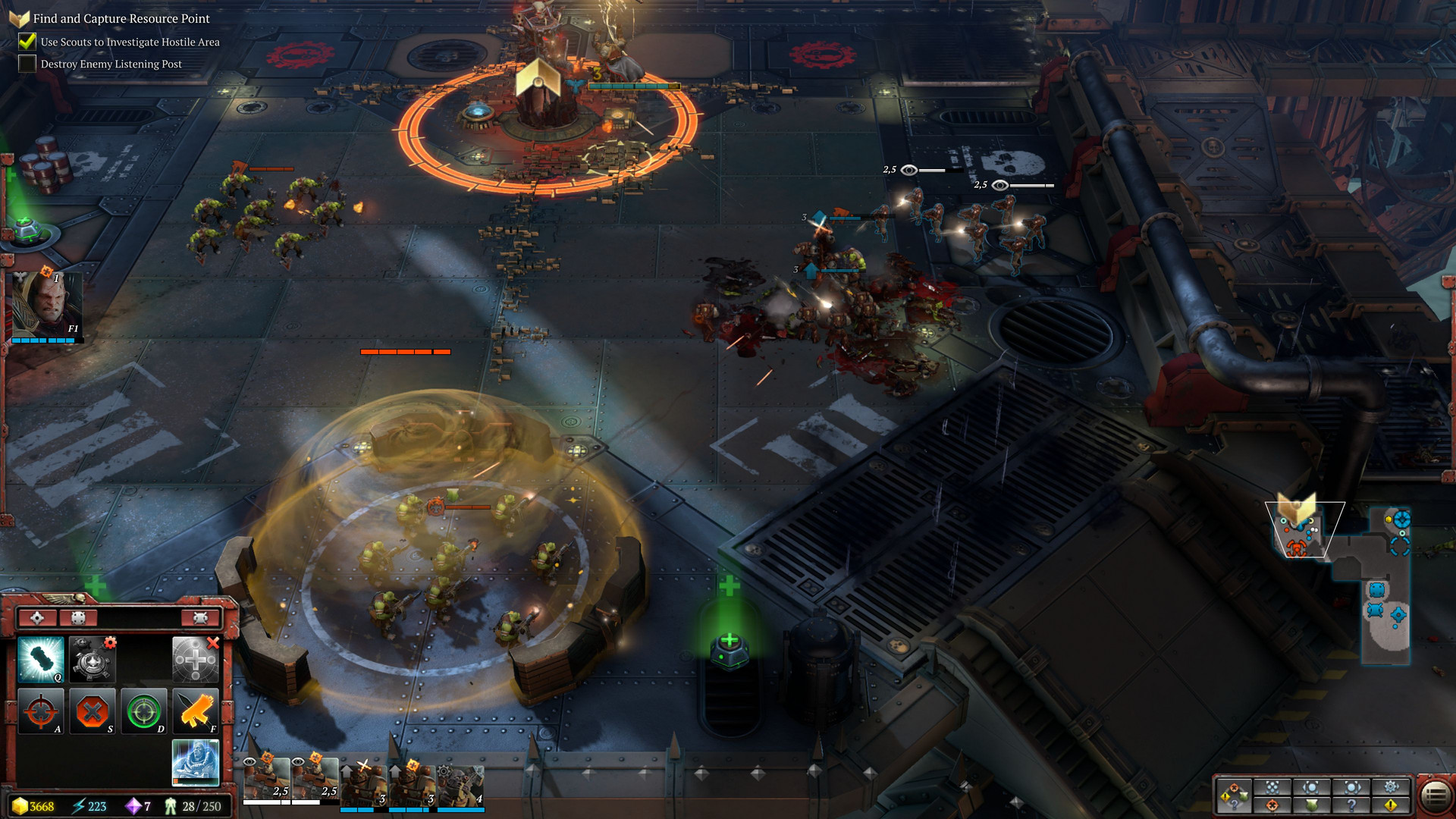Send the yellow warning ping

(x=1391, y=805)
